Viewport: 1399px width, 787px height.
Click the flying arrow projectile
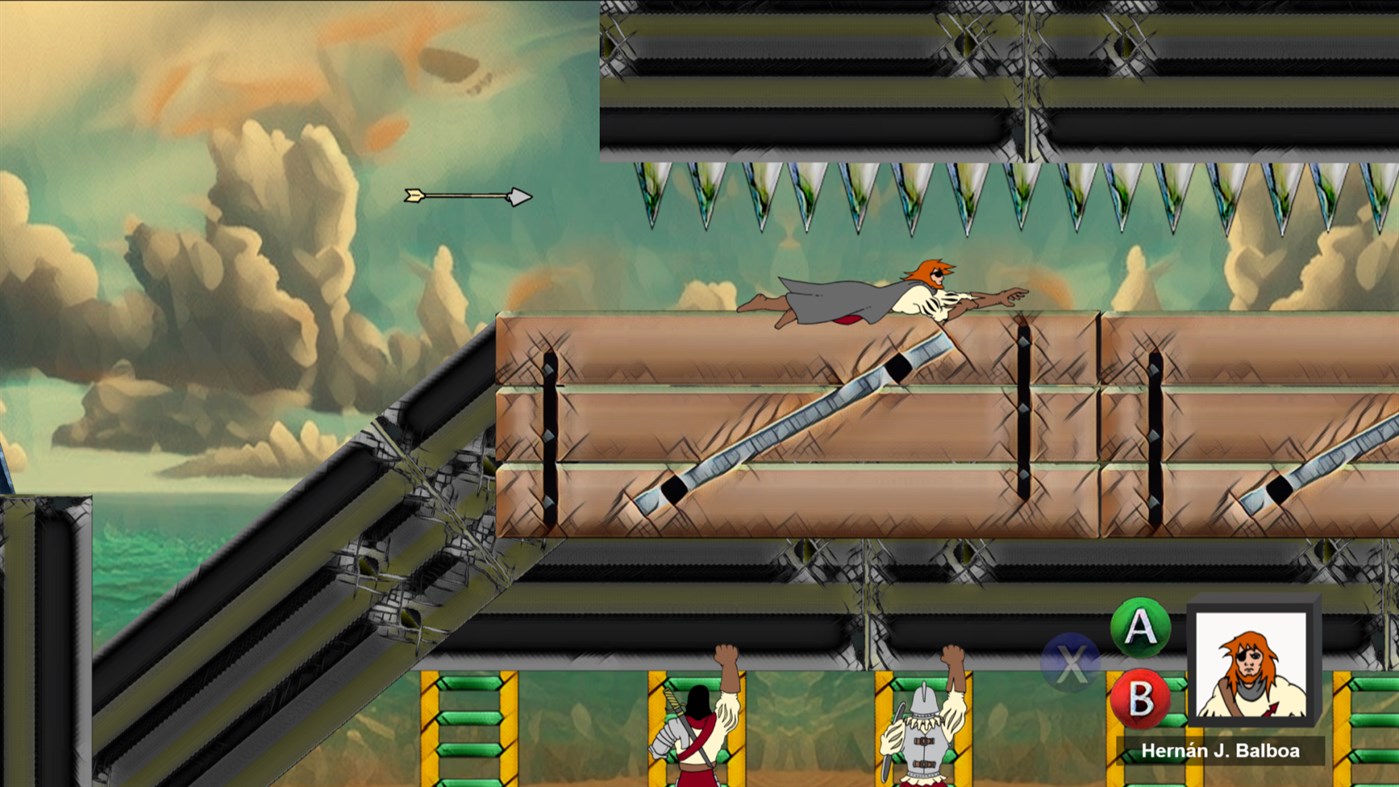pos(466,195)
